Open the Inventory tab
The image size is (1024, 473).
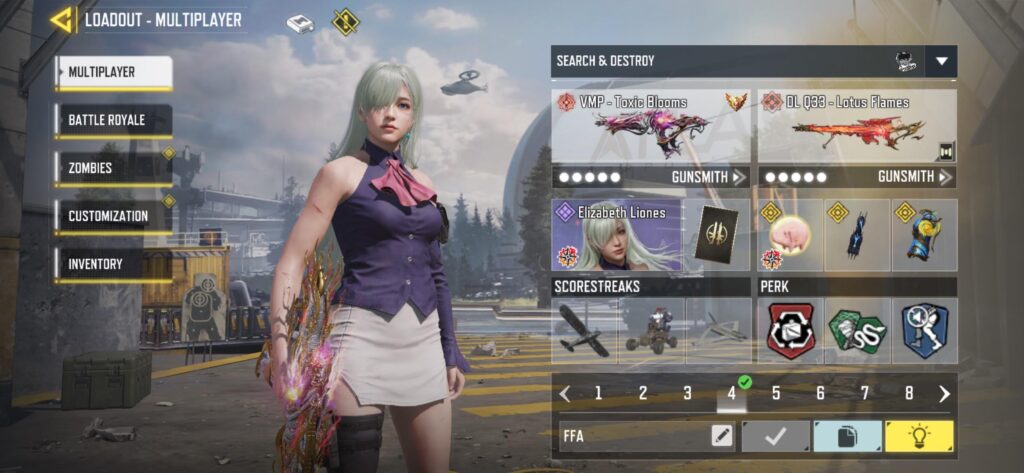(112, 264)
